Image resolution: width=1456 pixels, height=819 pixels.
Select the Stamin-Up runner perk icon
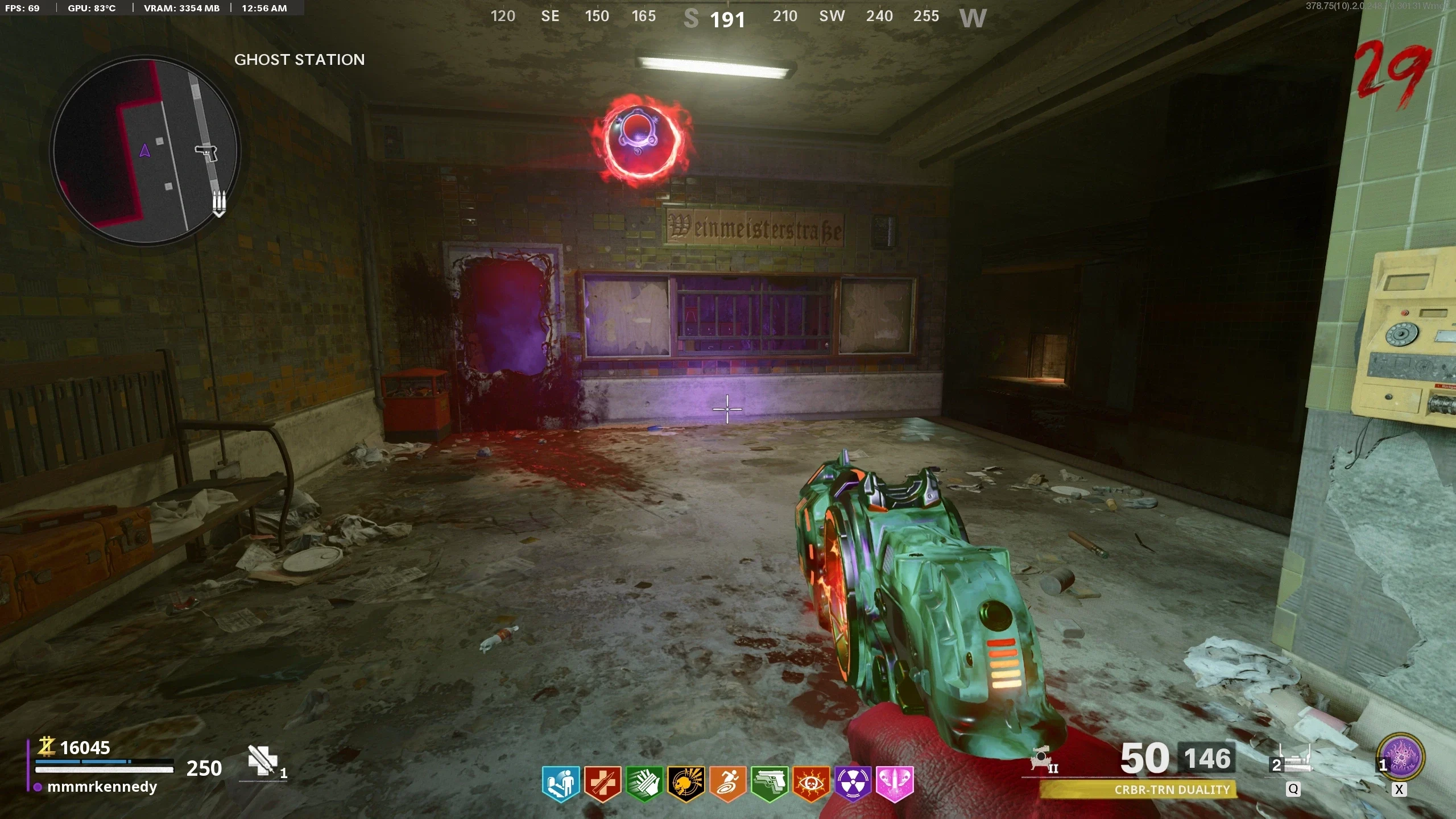click(727, 784)
